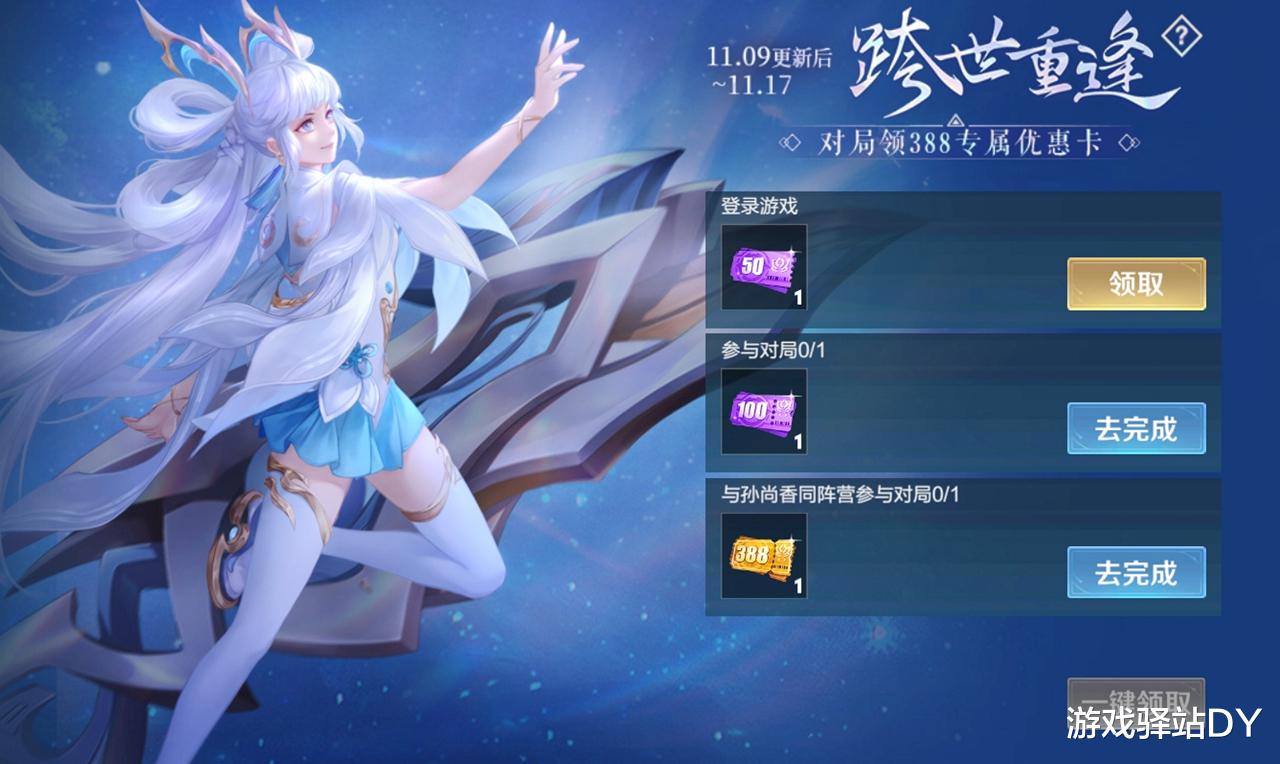The width and height of the screenshot is (1280, 764).
Task: Click the x1 quantity label under the 388 coupon
Action: (x=800, y=585)
